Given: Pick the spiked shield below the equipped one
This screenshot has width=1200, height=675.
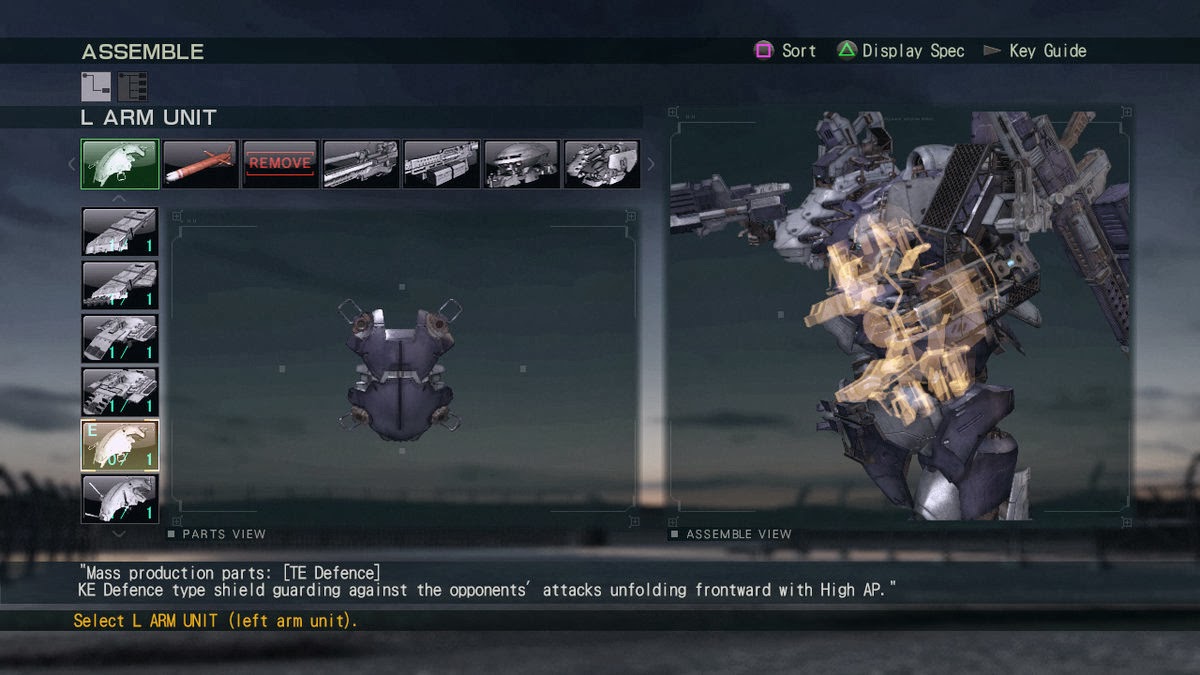Looking at the screenshot, I should (x=120, y=499).
